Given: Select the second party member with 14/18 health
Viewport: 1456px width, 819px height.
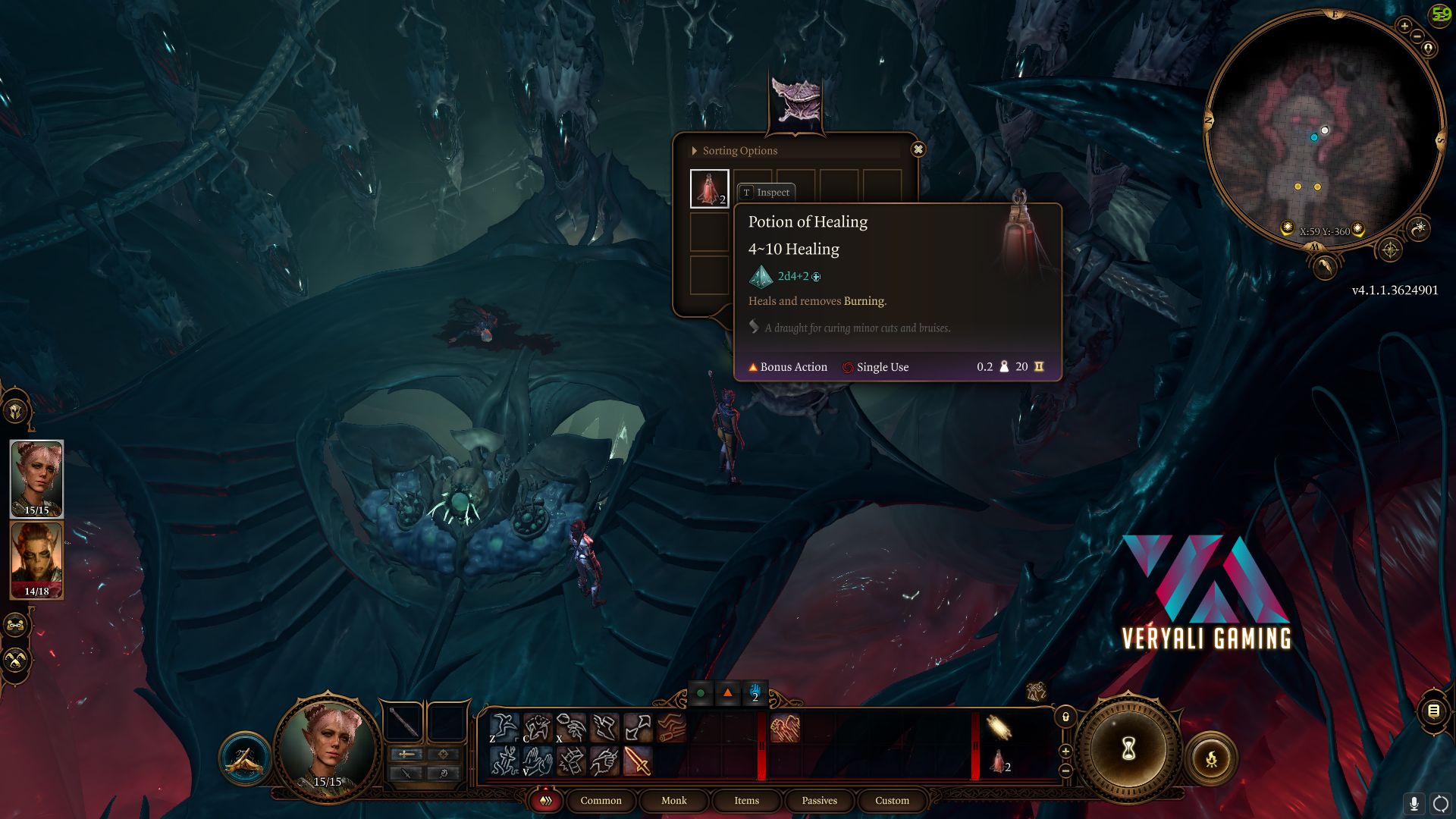Looking at the screenshot, I should (x=36, y=560).
